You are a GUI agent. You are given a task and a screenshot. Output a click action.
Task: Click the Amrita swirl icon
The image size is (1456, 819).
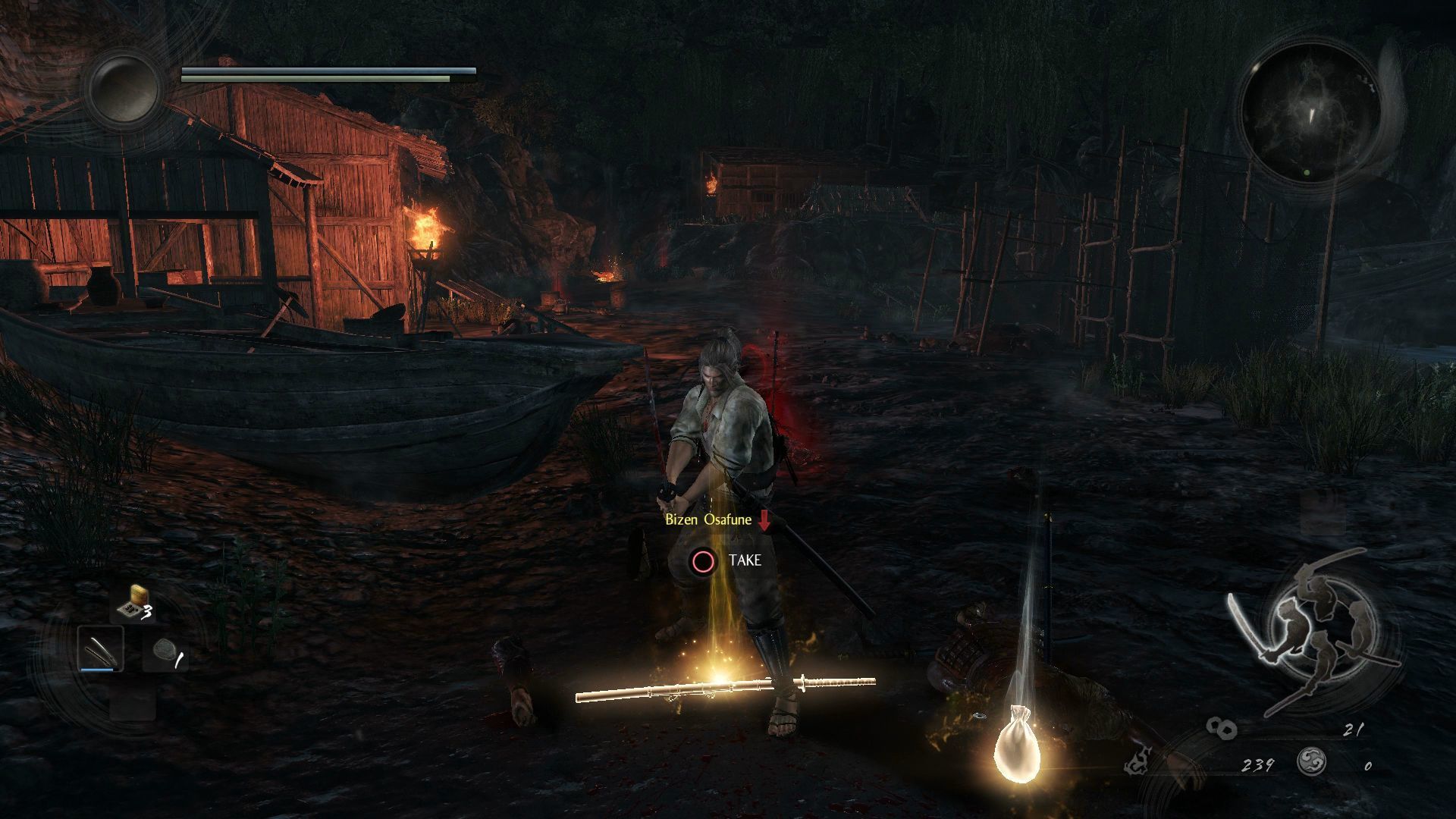click(1311, 761)
